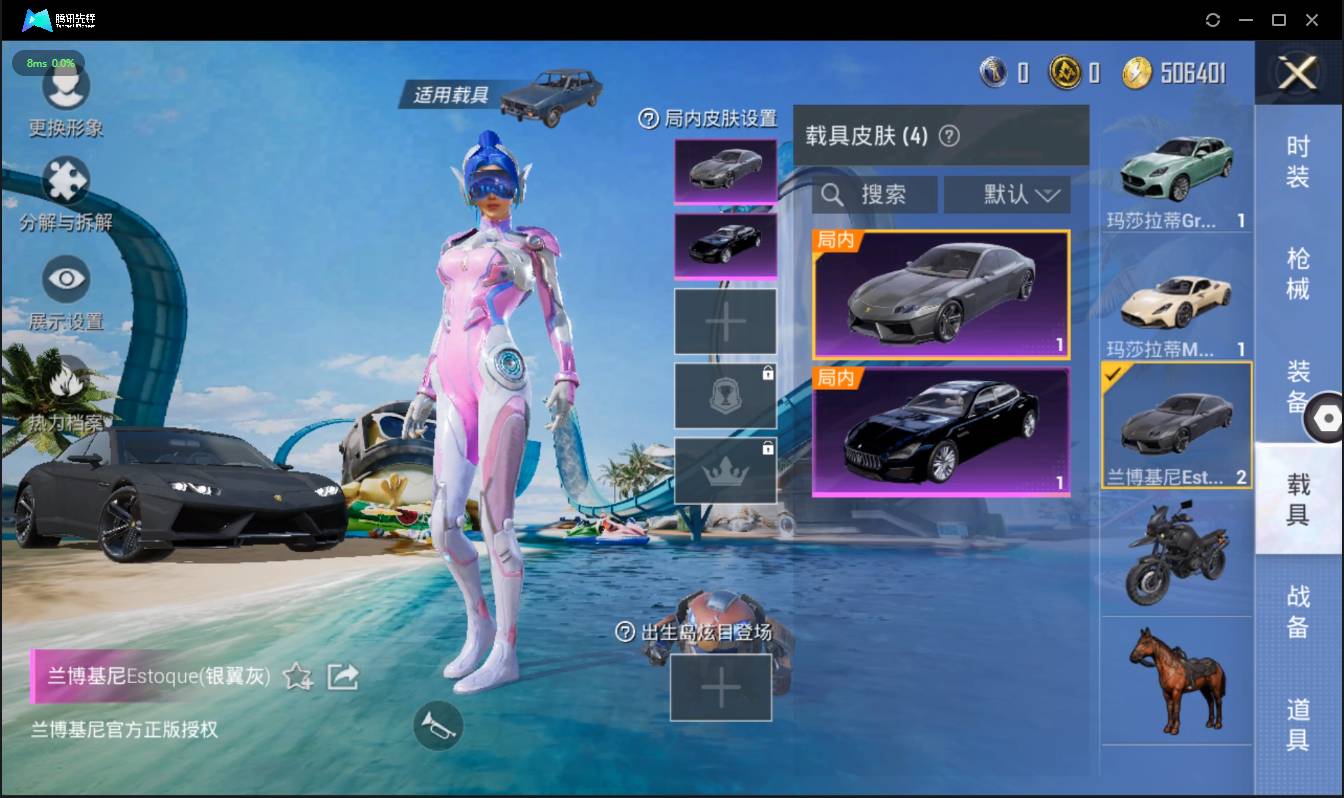Expand the trophy-locked skin slot
Viewport: 1344px width, 798px height.
[725, 394]
